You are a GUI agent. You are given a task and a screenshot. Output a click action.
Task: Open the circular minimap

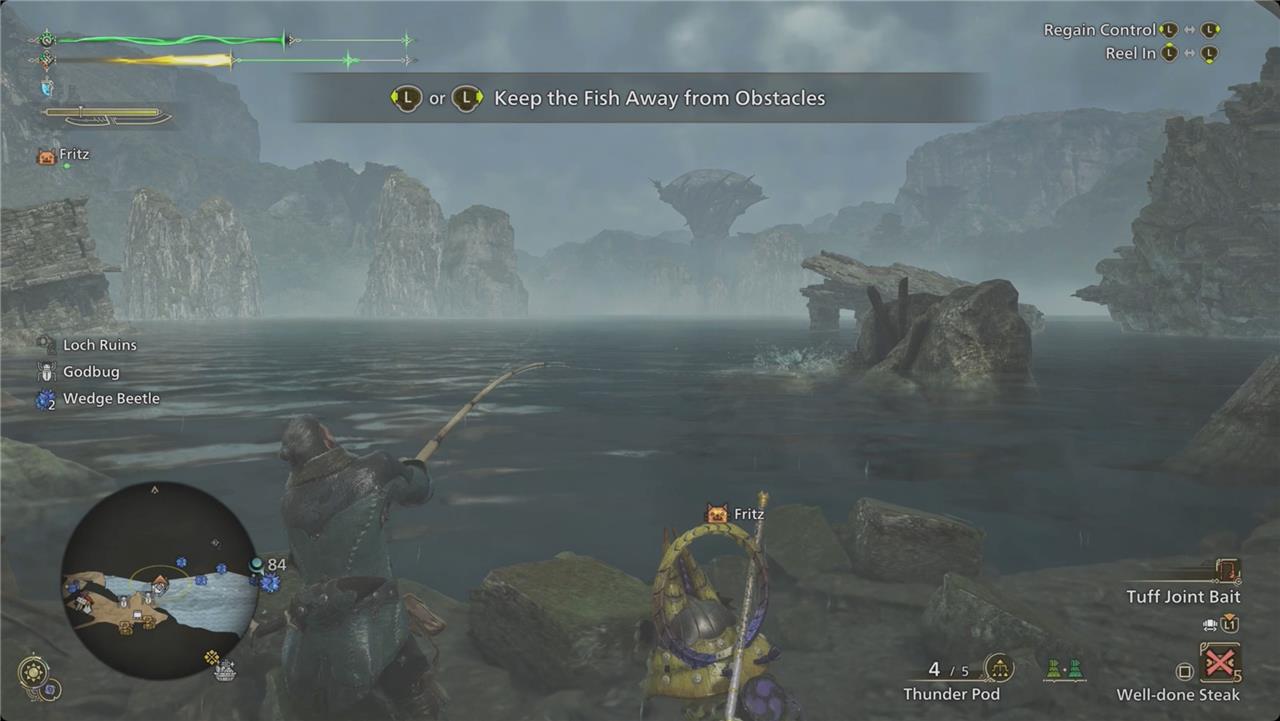click(x=160, y=580)
